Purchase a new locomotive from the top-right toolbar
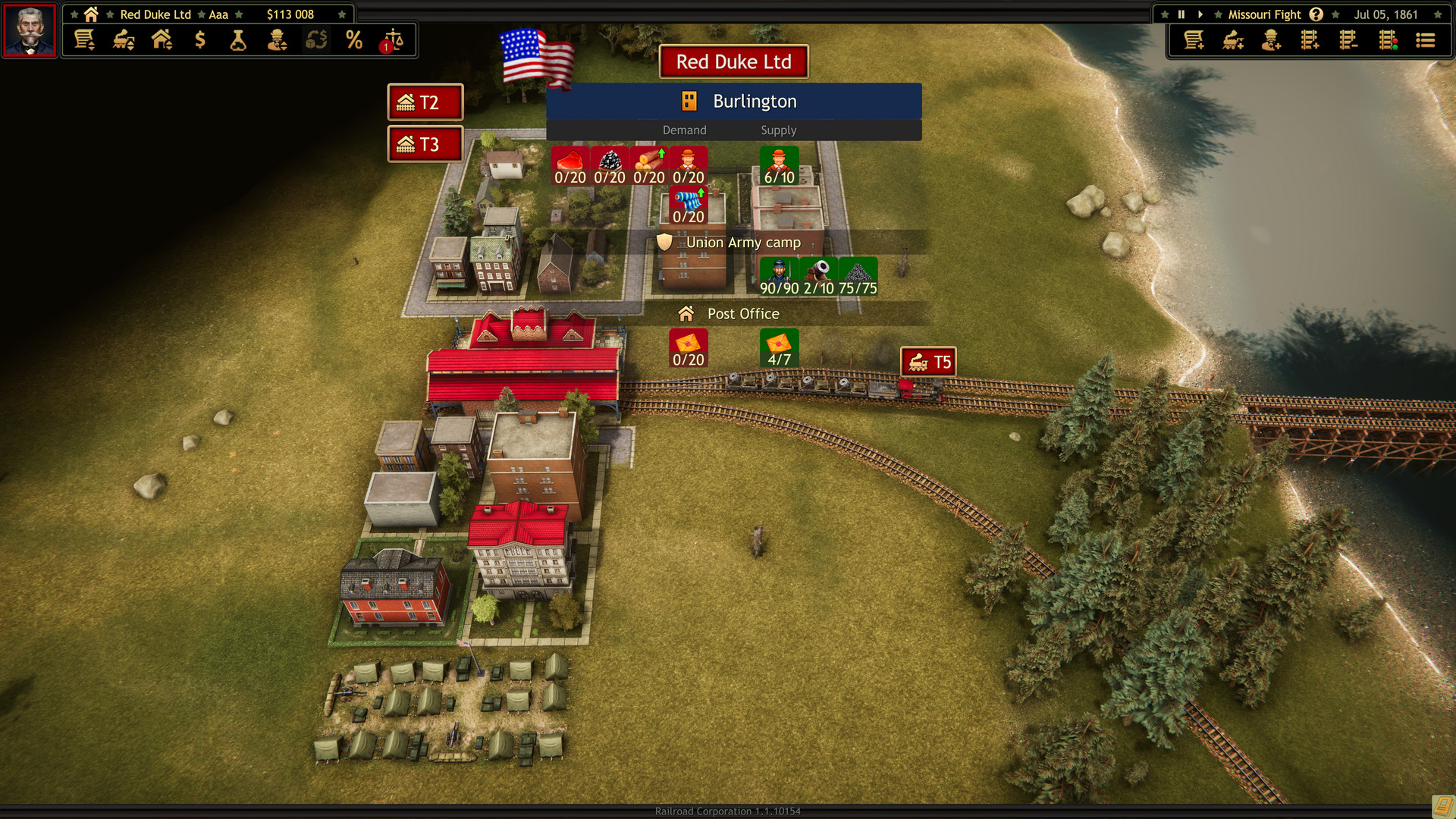 click(x=1232, y=40)
